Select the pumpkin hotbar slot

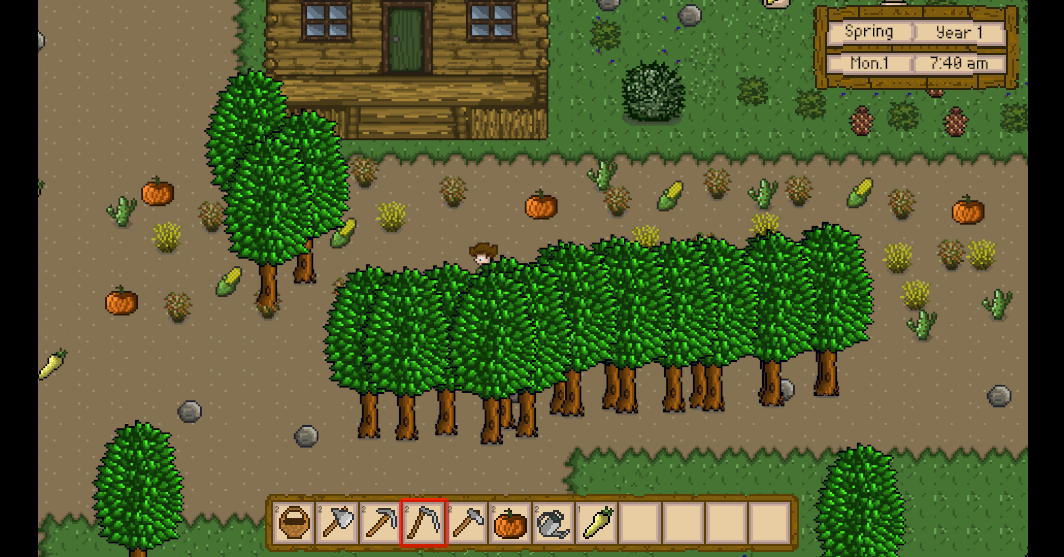(x=510, y=523)
